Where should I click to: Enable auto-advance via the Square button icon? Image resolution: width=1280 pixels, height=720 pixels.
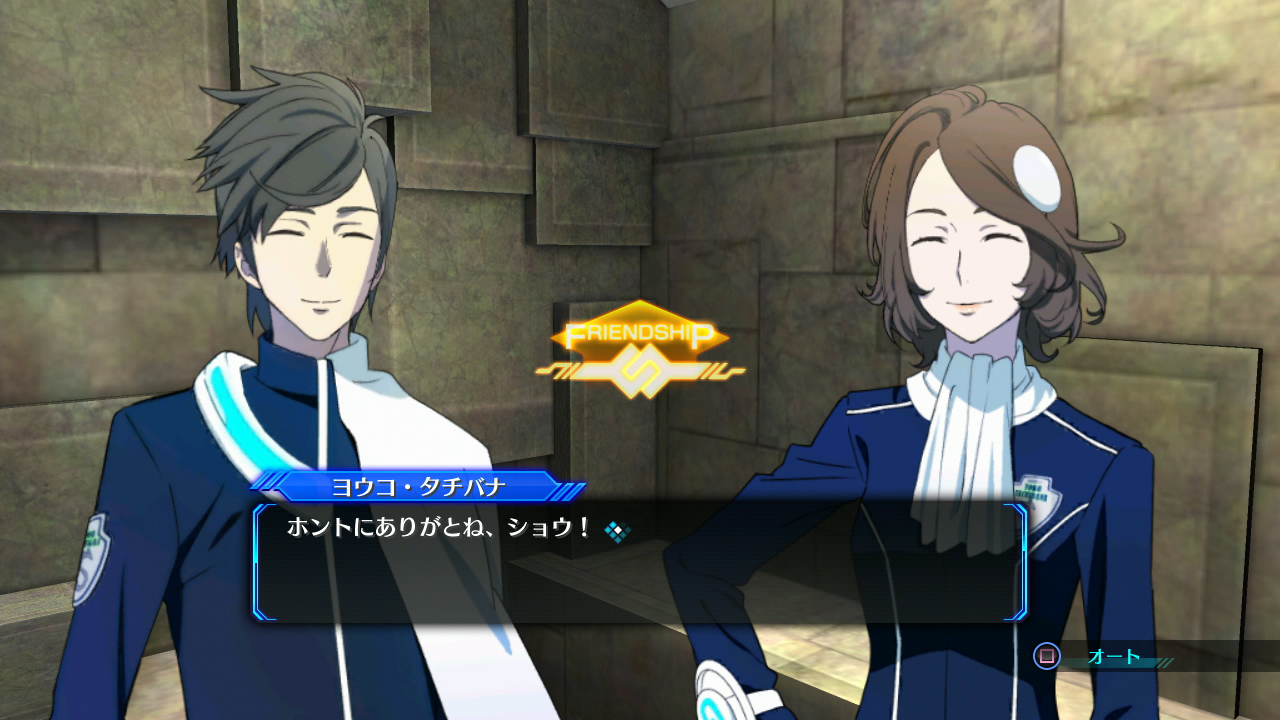point(1047,656)
